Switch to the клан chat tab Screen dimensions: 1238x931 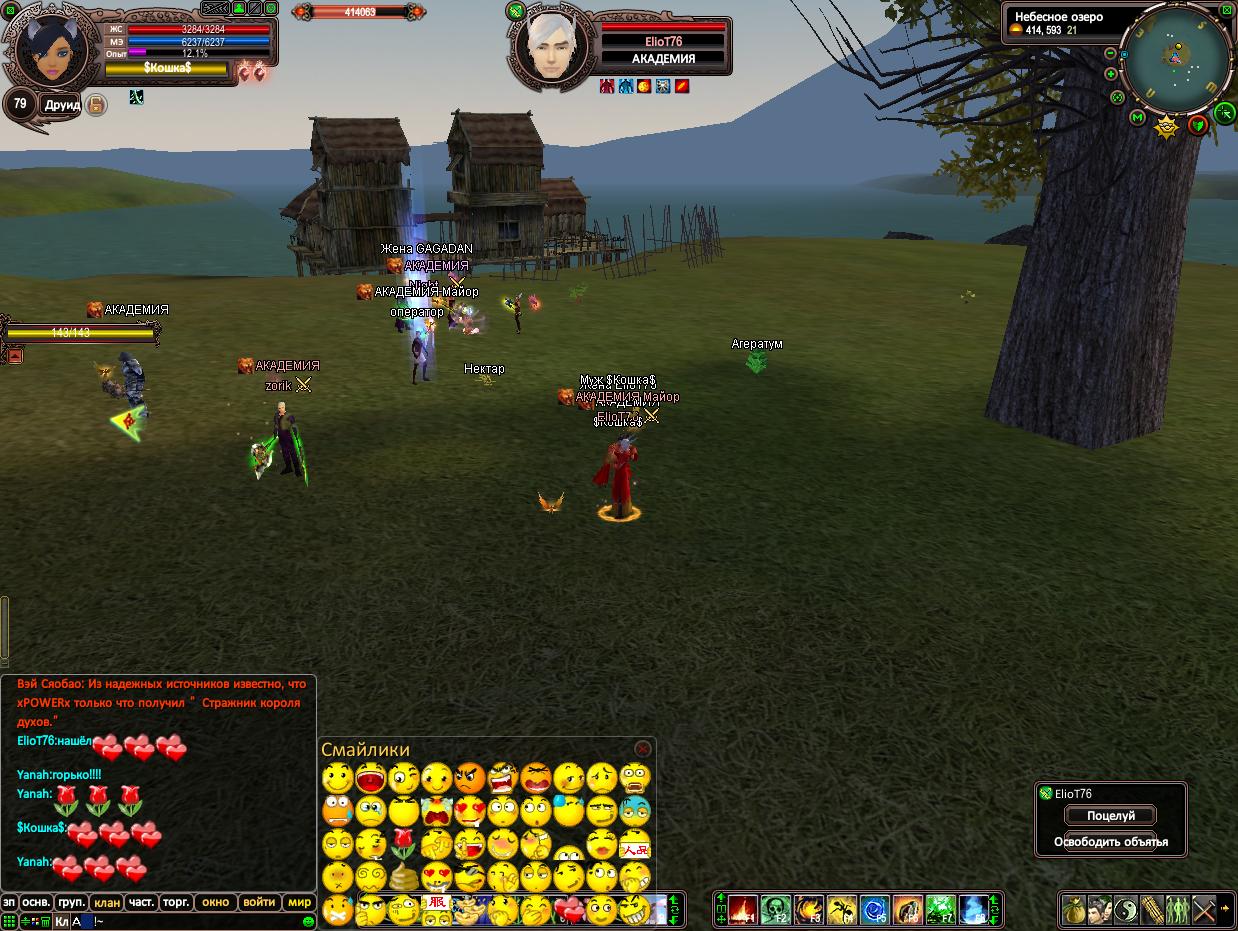pos(107,902)
